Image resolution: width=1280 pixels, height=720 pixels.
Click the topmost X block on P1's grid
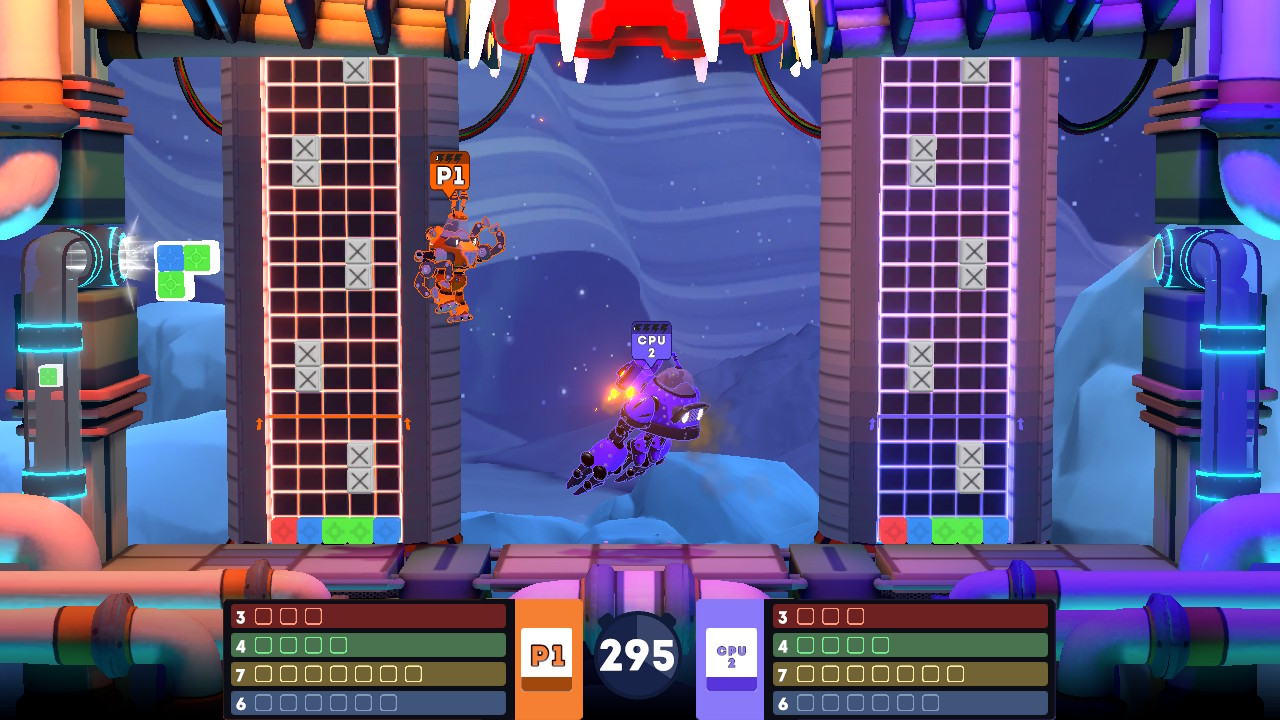[x=356, y=71]
